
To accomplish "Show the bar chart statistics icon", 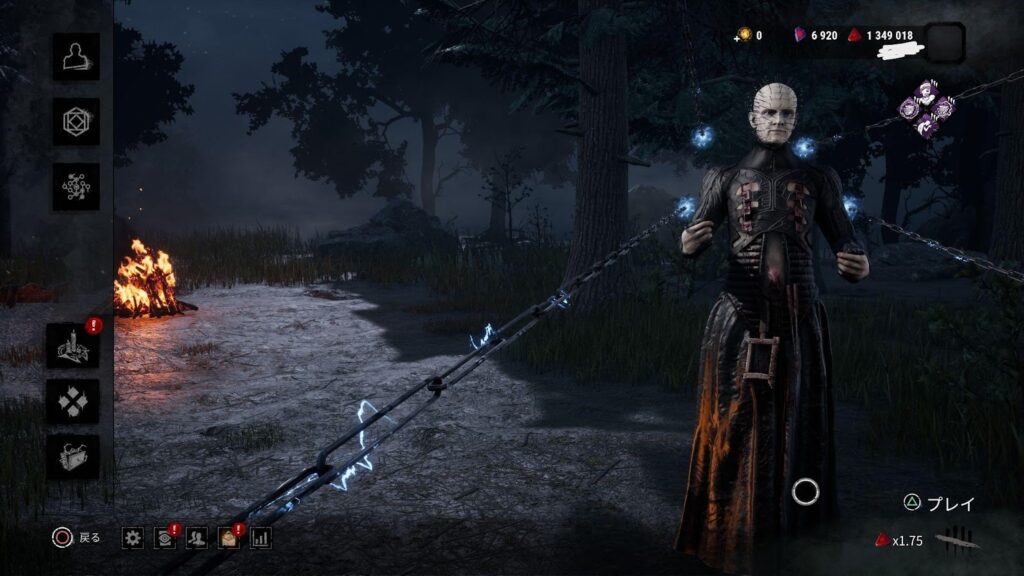I will click(x=261, y=538).
